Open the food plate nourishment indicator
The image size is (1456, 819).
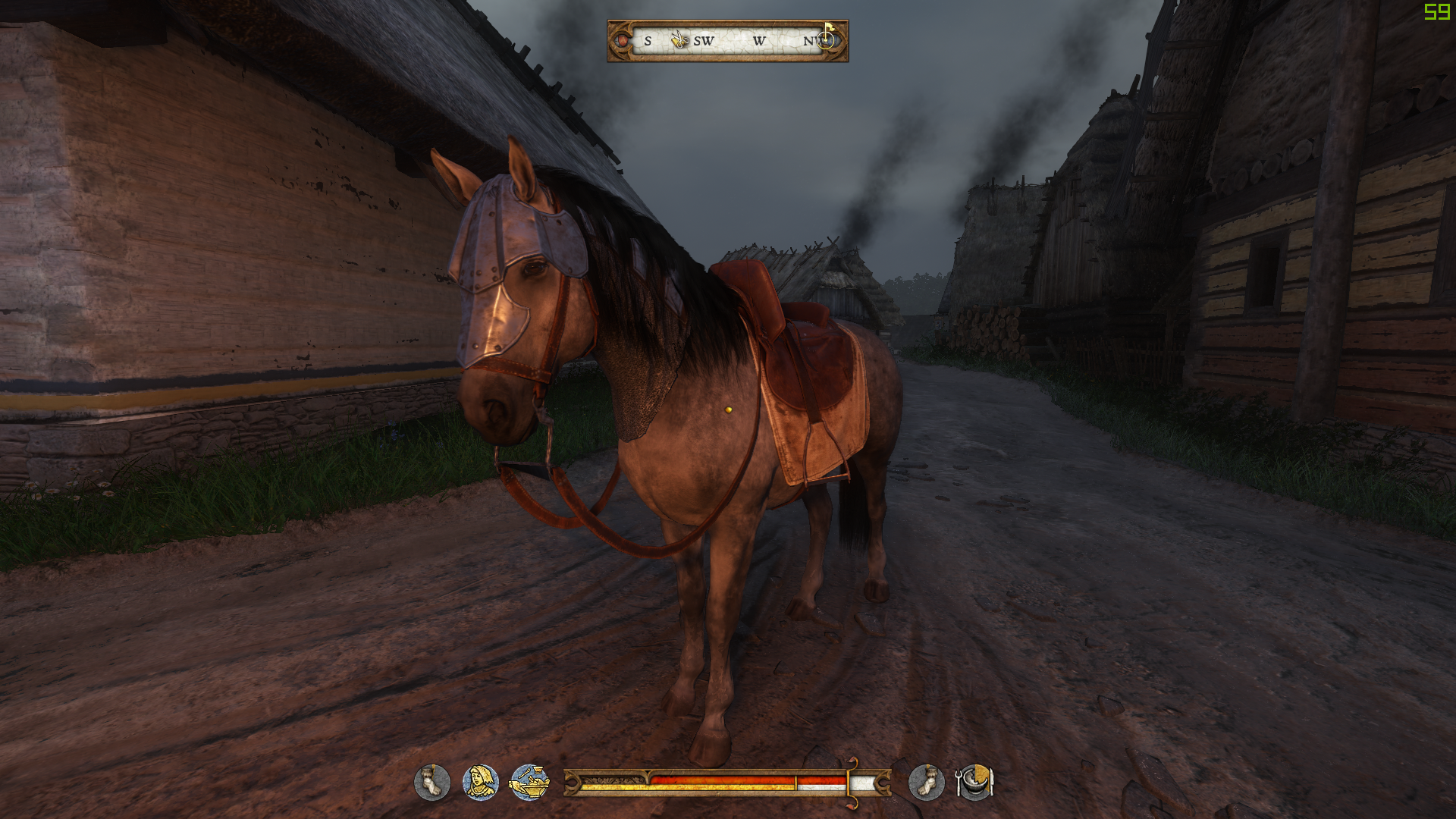coord(974,783)
